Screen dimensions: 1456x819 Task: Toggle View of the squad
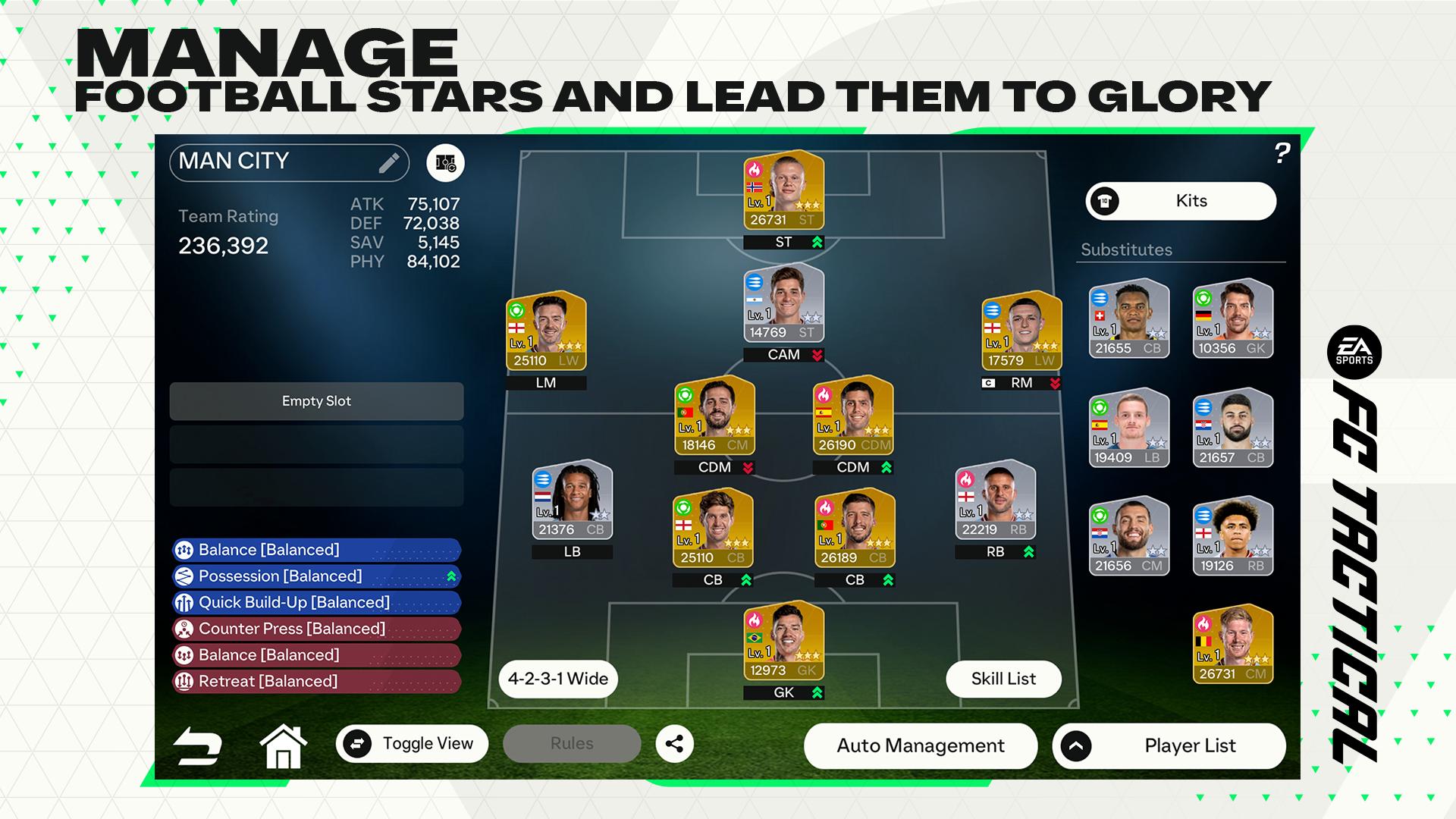[412, 744]
